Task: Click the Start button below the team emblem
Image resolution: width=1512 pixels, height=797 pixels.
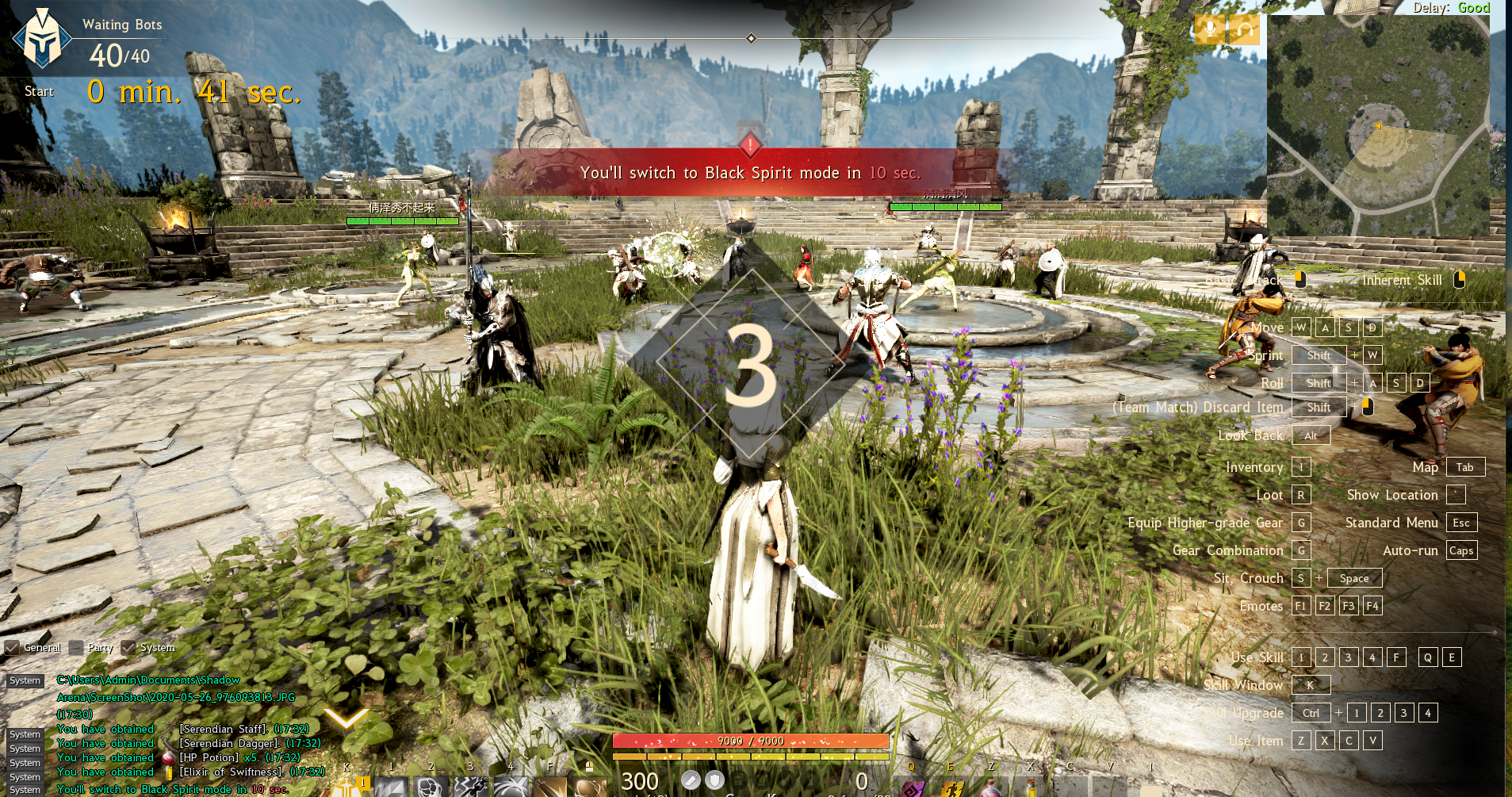Action: coord(37,91)
